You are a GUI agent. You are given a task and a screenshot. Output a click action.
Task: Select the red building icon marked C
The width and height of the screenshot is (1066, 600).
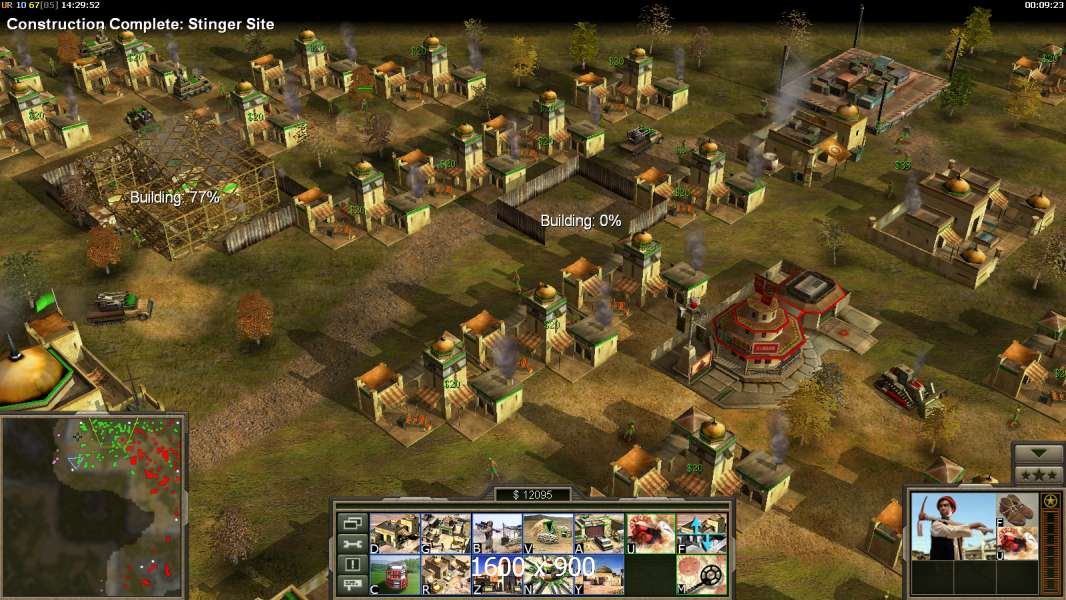(394, 575)
